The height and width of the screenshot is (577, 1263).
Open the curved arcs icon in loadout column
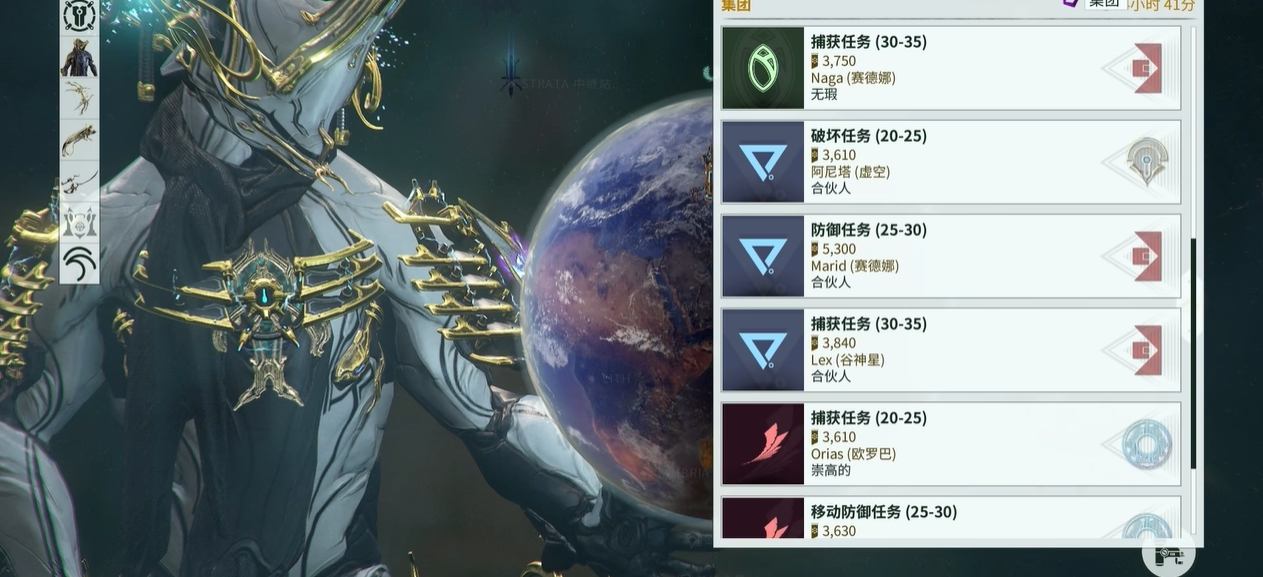pos(79,263)
